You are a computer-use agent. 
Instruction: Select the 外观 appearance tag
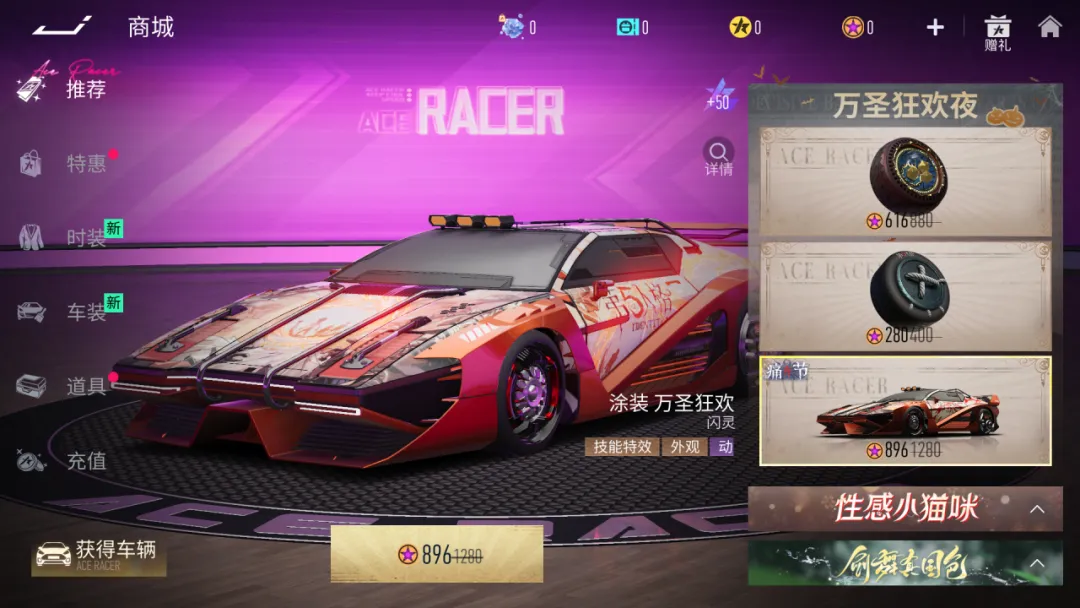(x=685, y=447)
